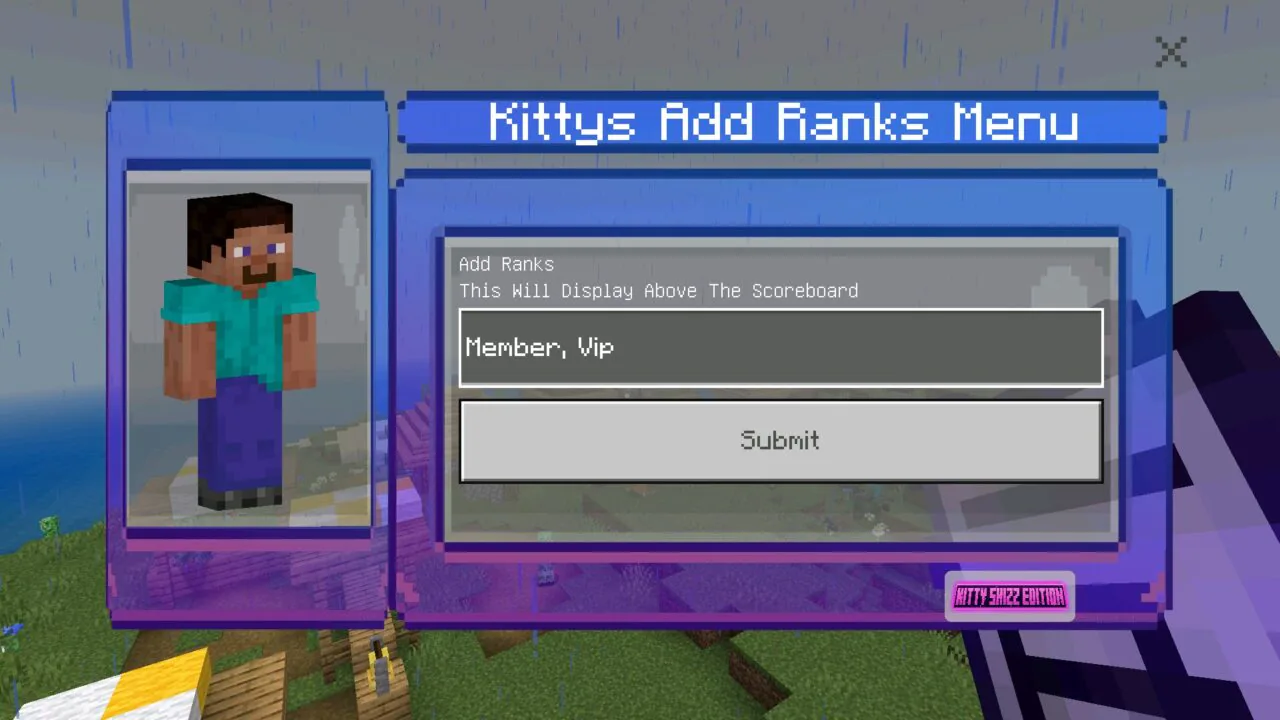The height and width of the screenshot is (720, 1280).
Task: Click the Kittys Add Ranks Menu title banner
Action: tap(782, 122)
